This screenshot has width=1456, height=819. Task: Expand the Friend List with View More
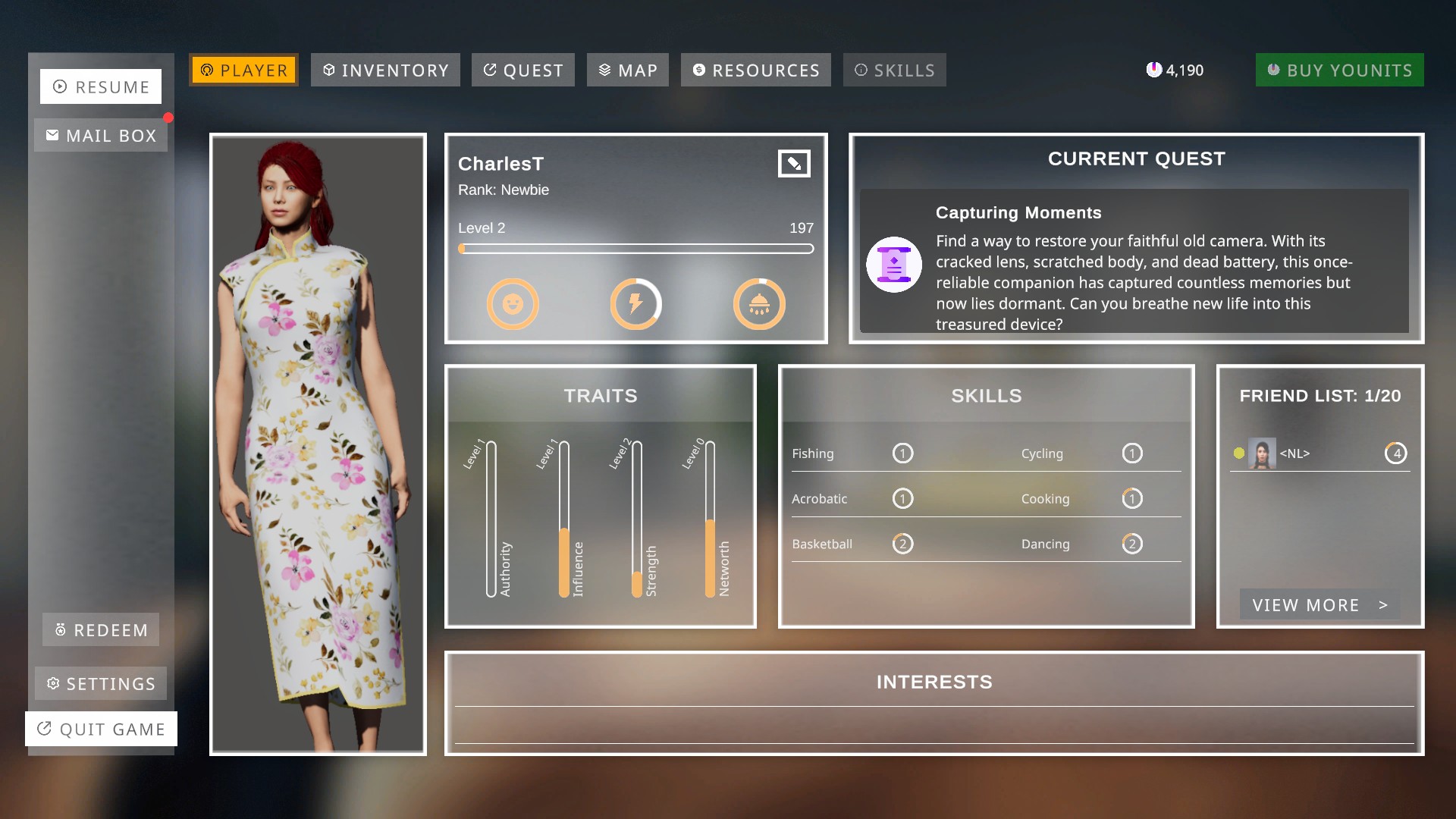point(1319,604)
